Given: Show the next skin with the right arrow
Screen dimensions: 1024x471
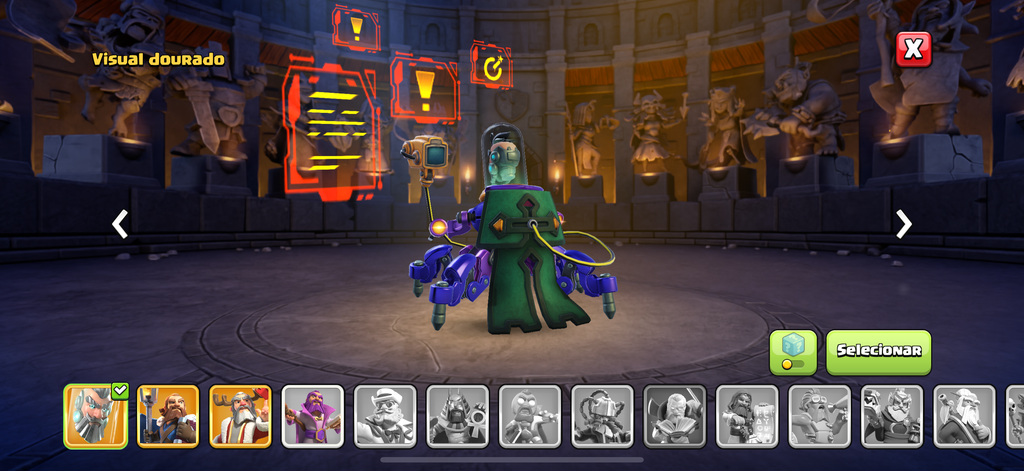Looking at the screenshot, I should 903,224.
